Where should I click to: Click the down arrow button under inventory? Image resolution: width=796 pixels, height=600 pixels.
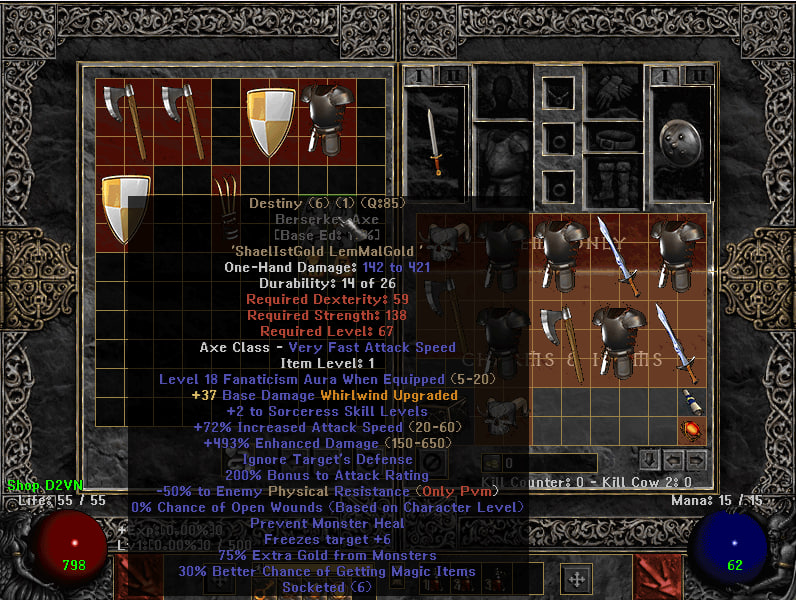pyautogui.click(x=649, y=461)
